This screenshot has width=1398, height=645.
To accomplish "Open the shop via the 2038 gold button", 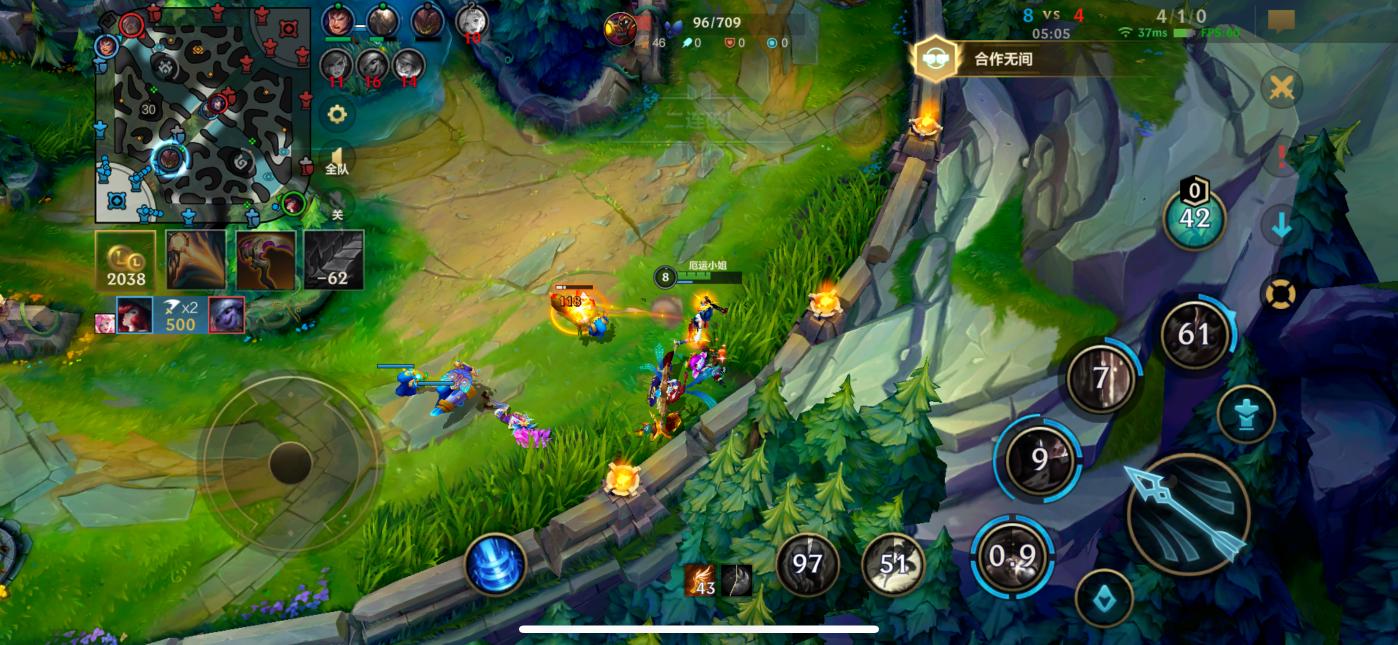I will click(126, 261).
